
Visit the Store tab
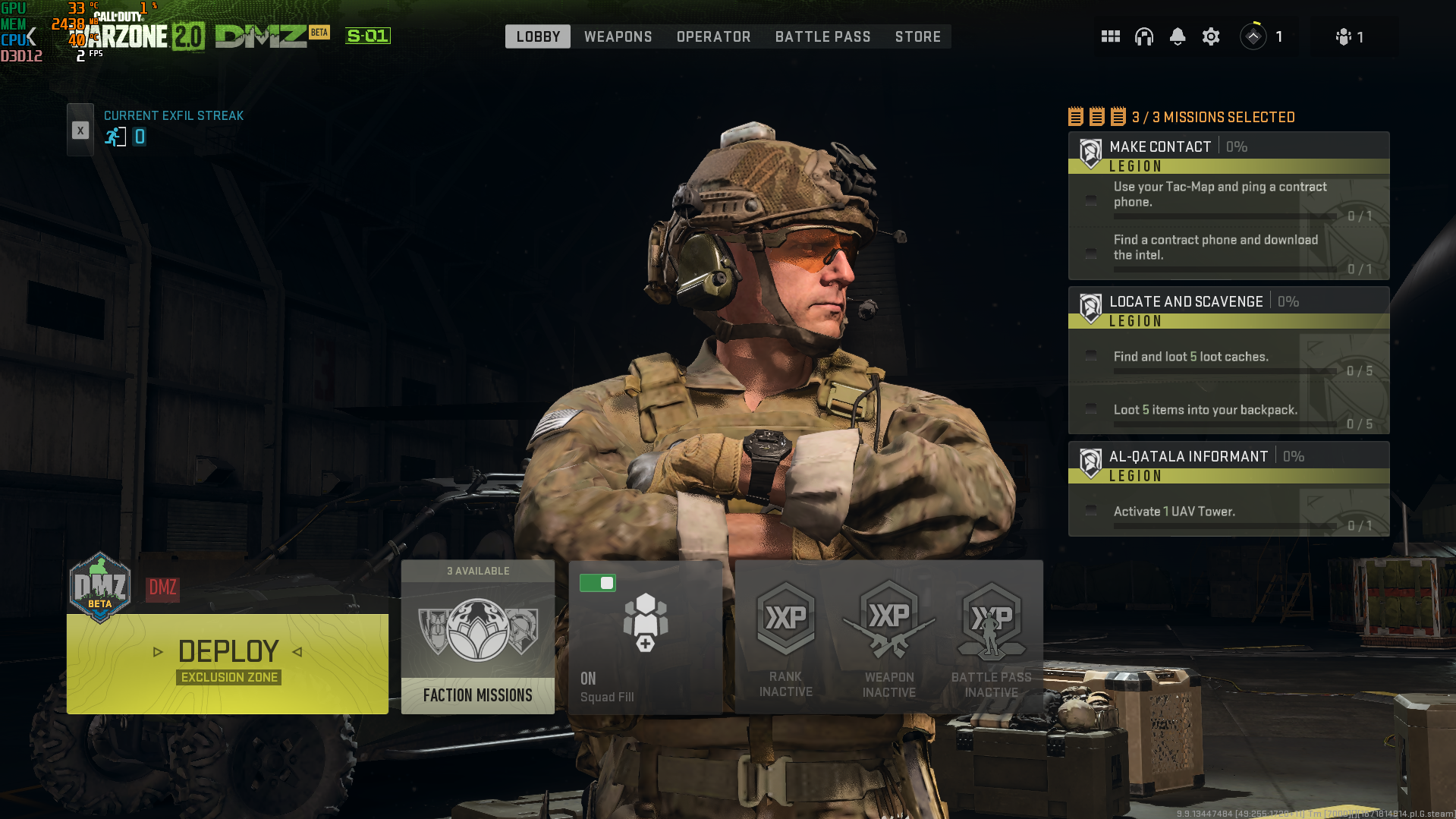(917, 36)
